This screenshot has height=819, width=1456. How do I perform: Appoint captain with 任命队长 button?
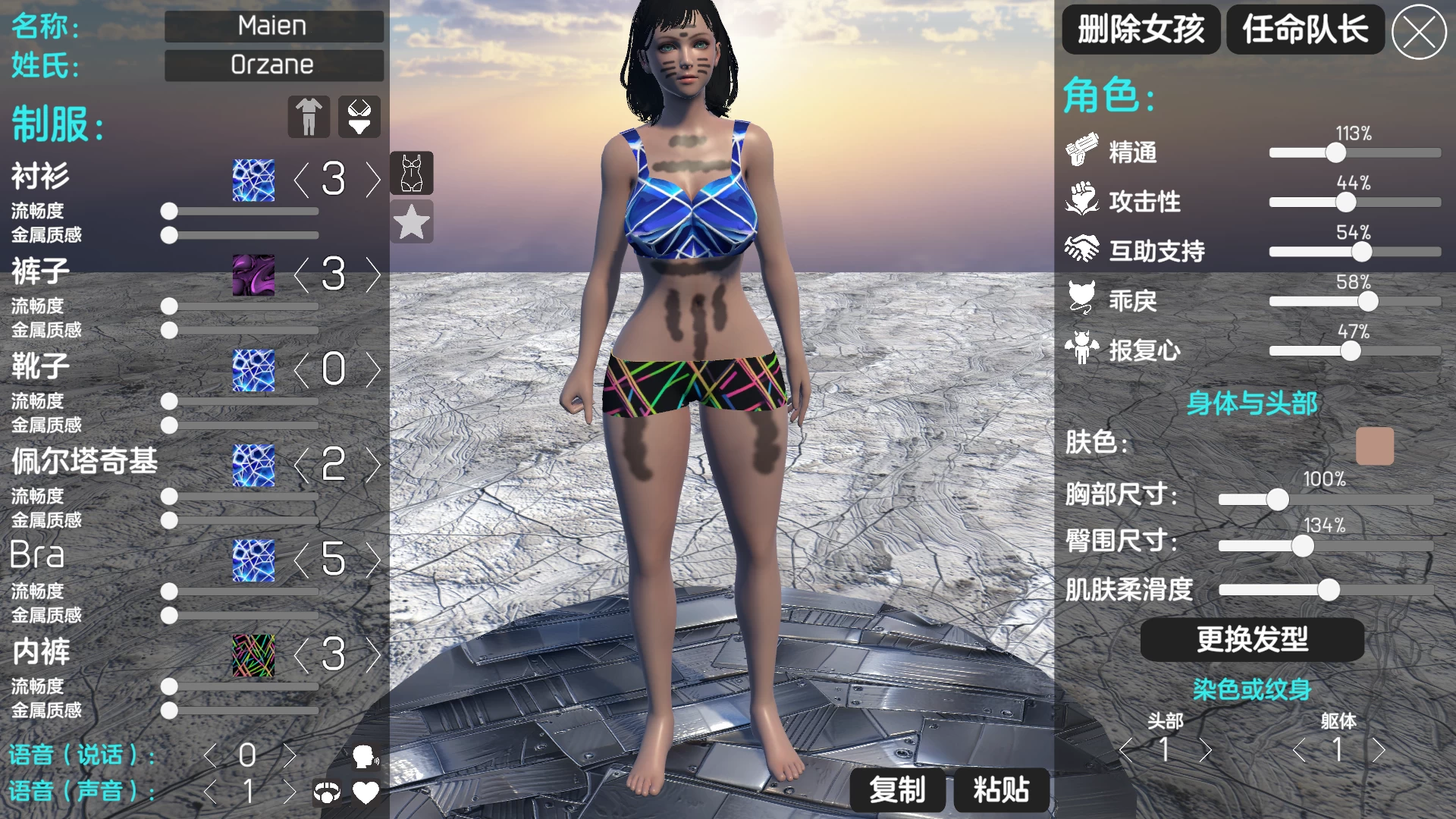tap(1305, 30)
